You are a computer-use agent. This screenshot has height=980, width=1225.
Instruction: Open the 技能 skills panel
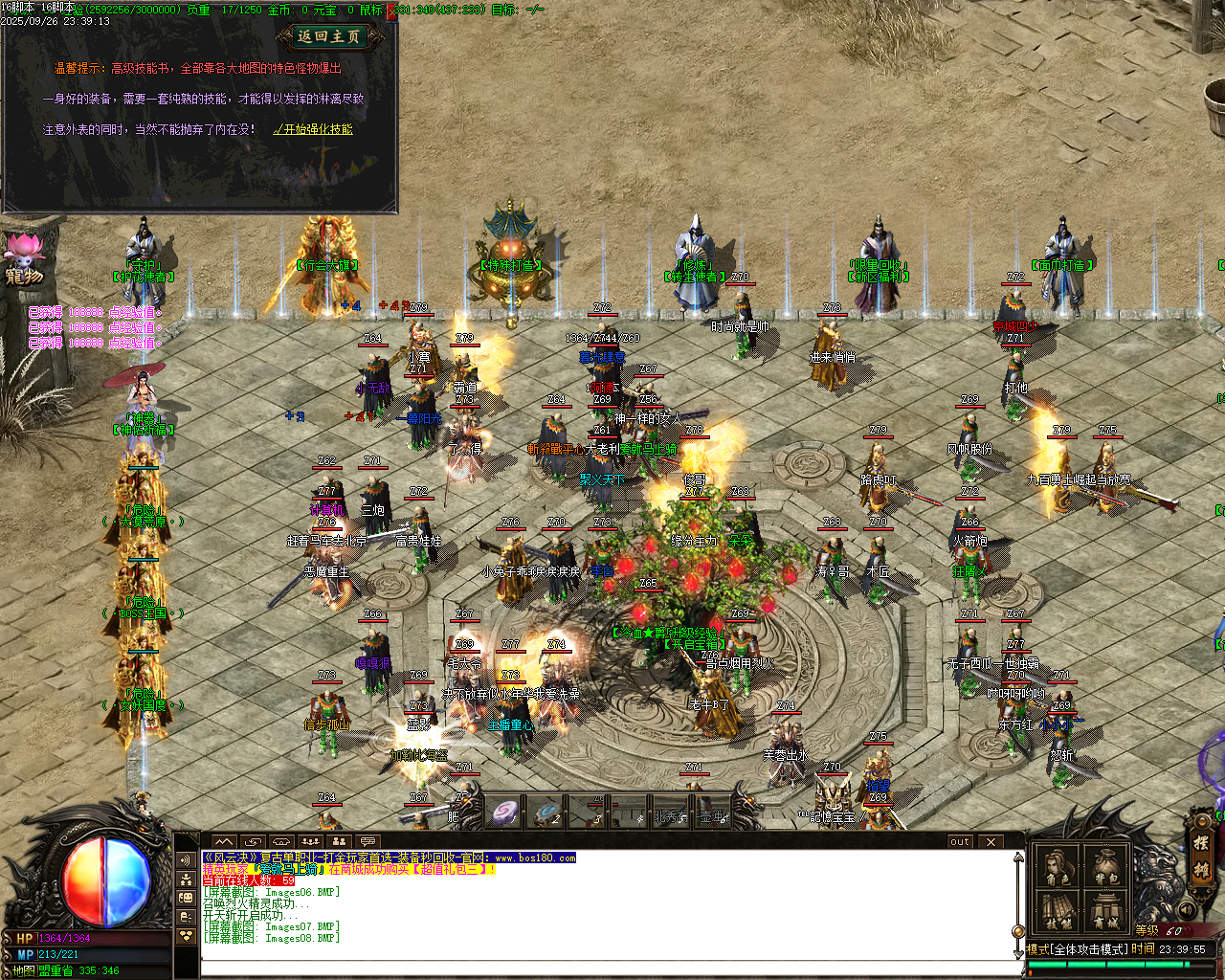coord(1057,910)
